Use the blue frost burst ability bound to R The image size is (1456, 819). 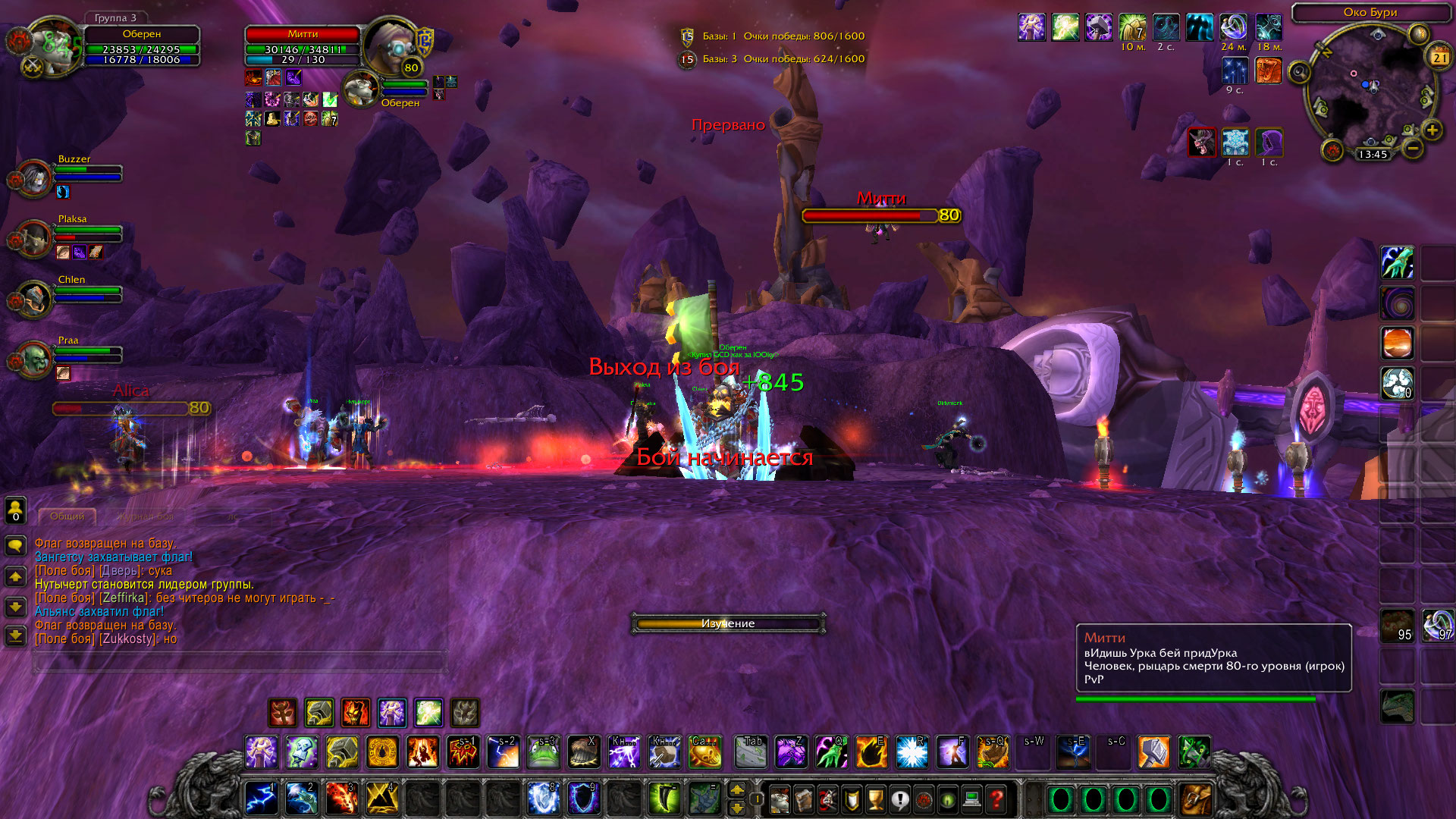[912, 752]
